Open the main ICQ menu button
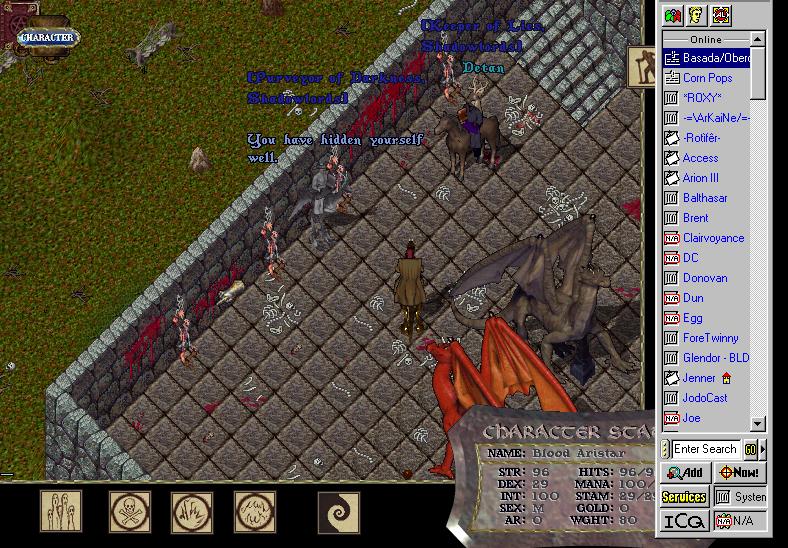The height and width of the screenshot is (548, 788). point(685,521)
